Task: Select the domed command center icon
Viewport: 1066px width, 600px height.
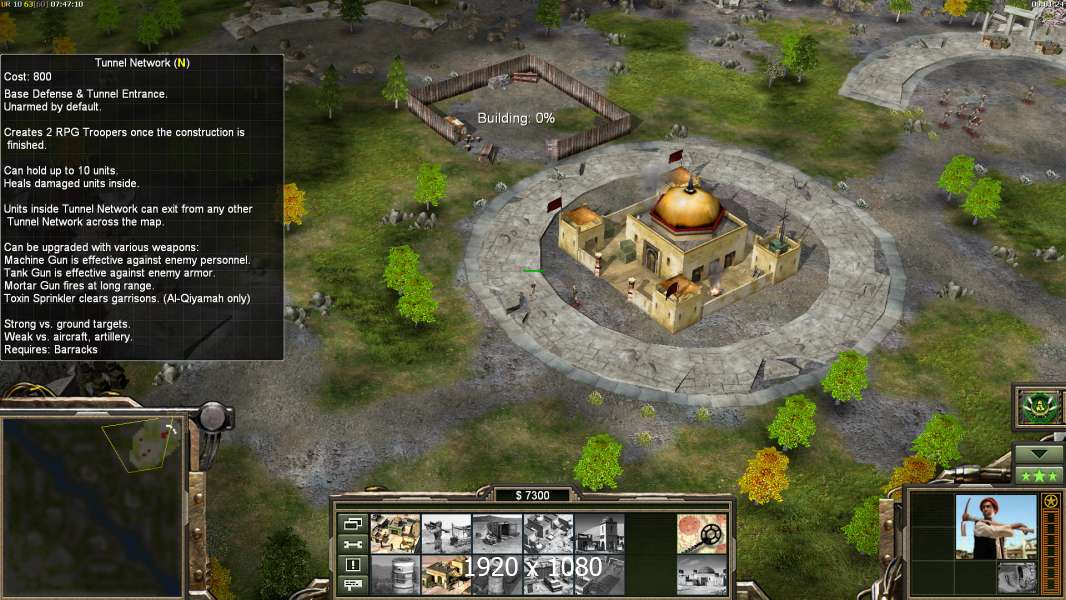Action: [x=701, y=574]
